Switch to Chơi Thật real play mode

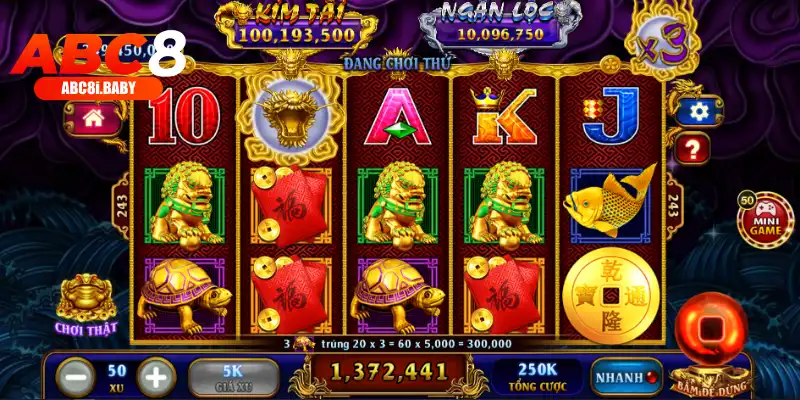(86, 304)
